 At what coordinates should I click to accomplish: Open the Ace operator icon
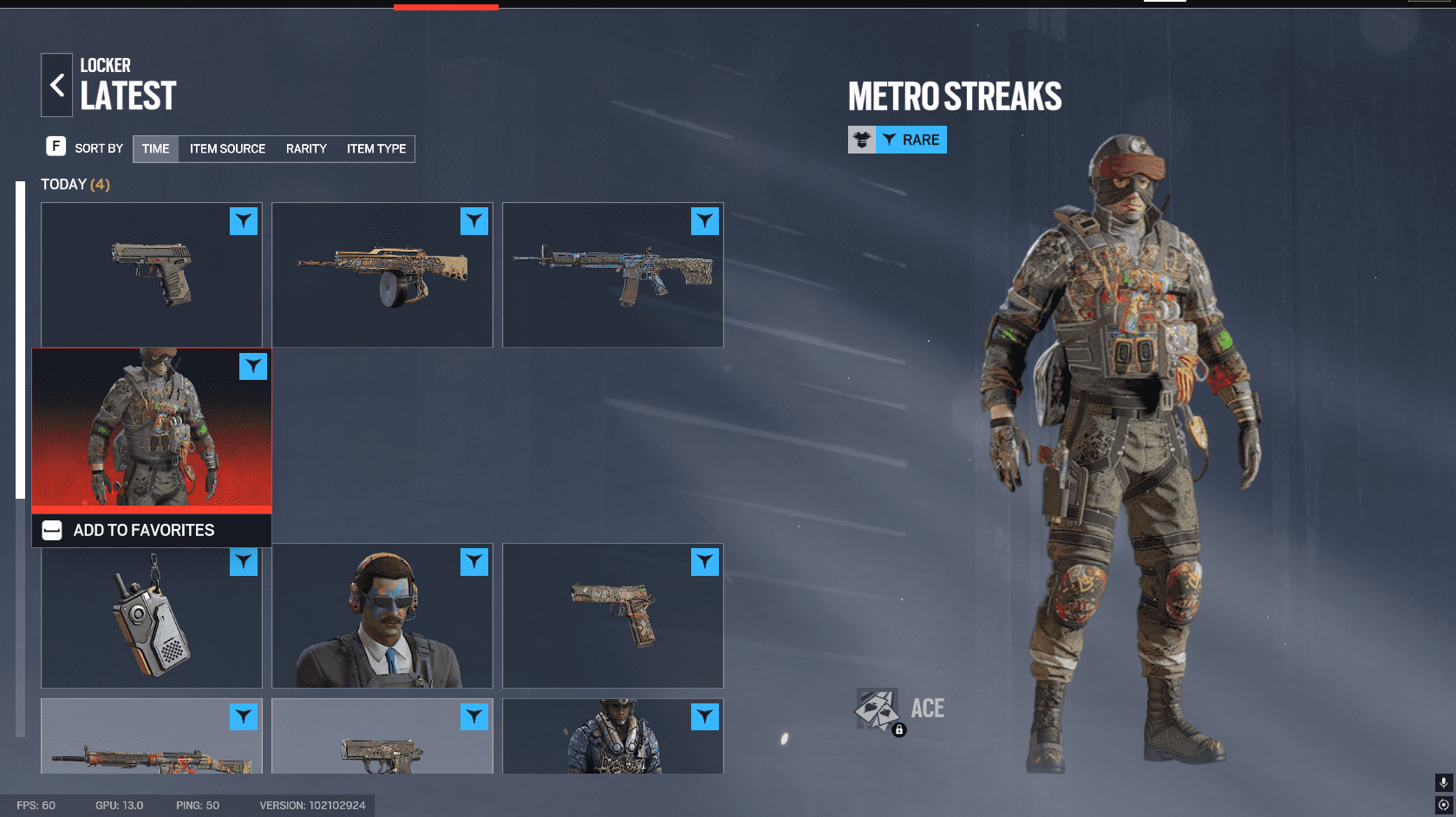tap(877, 709)
